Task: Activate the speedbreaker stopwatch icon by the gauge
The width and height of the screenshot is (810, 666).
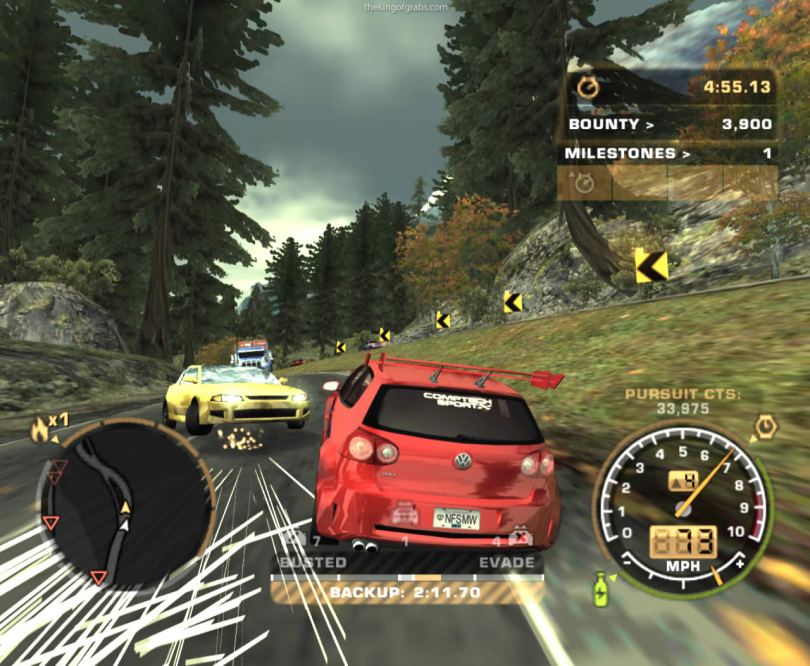Action: (x=765, y=425)
